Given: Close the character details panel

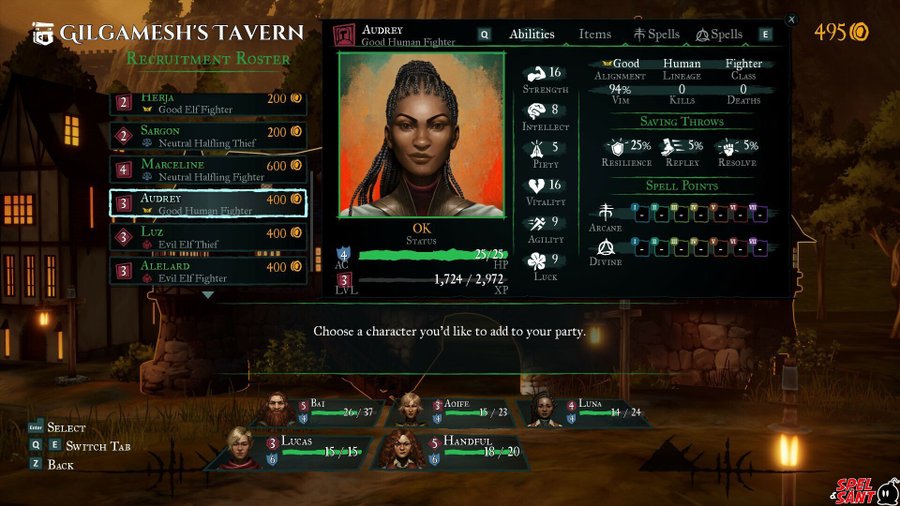Looking at the screenshot, I should 792,19.
